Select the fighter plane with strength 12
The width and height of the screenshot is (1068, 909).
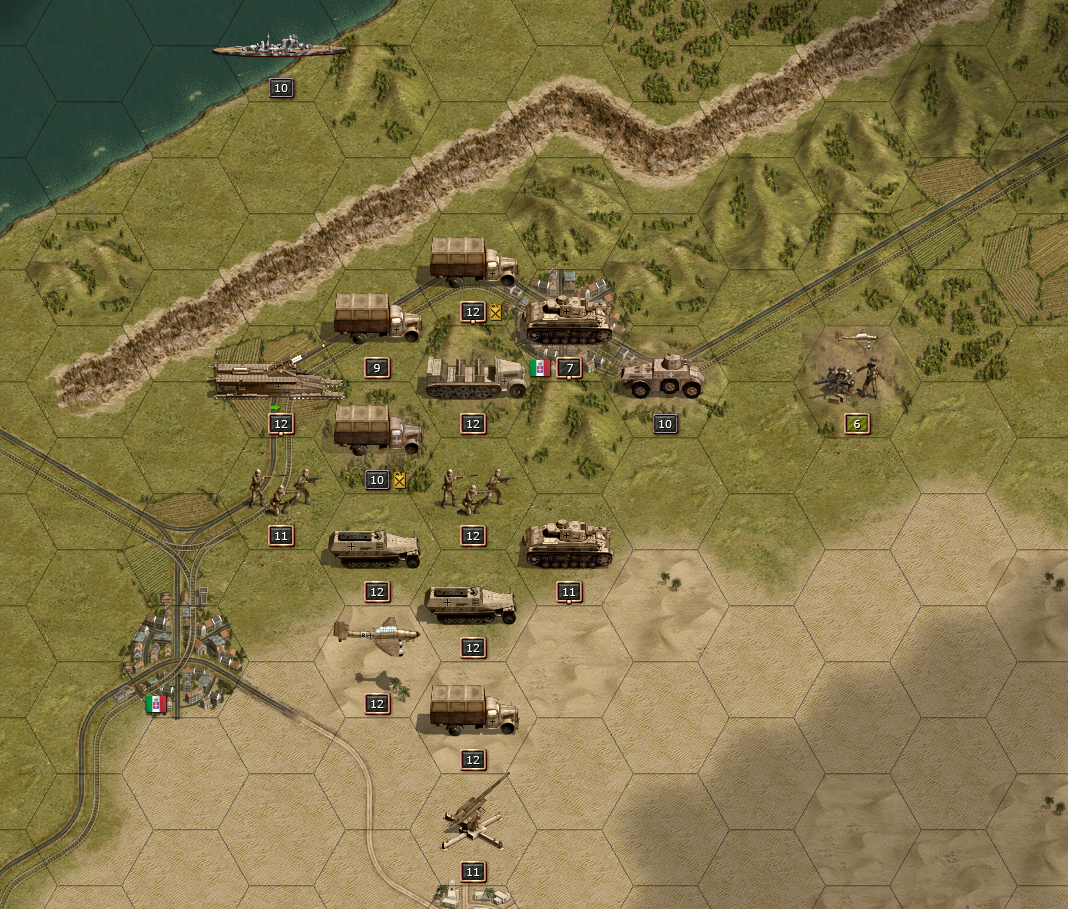(x=376, y=634)
